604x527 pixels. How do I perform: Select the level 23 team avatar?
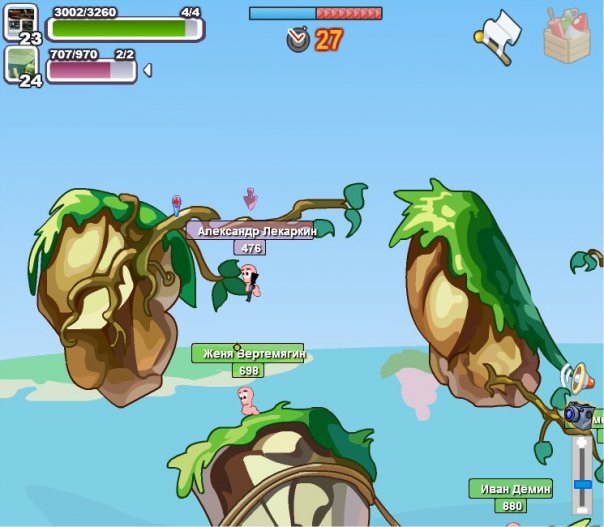pyautogui.click(x=21, y=20)
